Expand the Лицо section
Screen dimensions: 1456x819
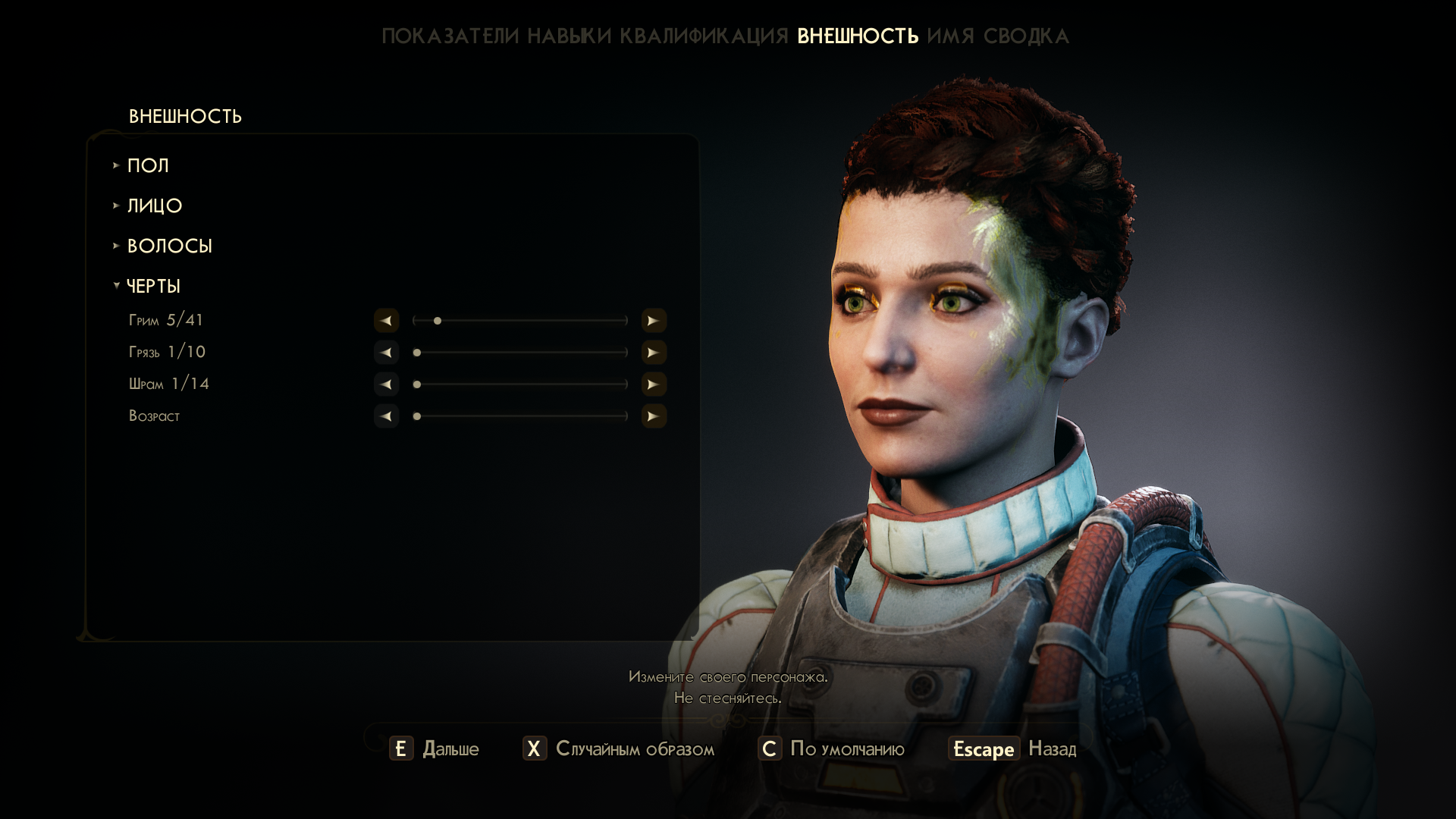pyautogui.click(x=155, y=206)
